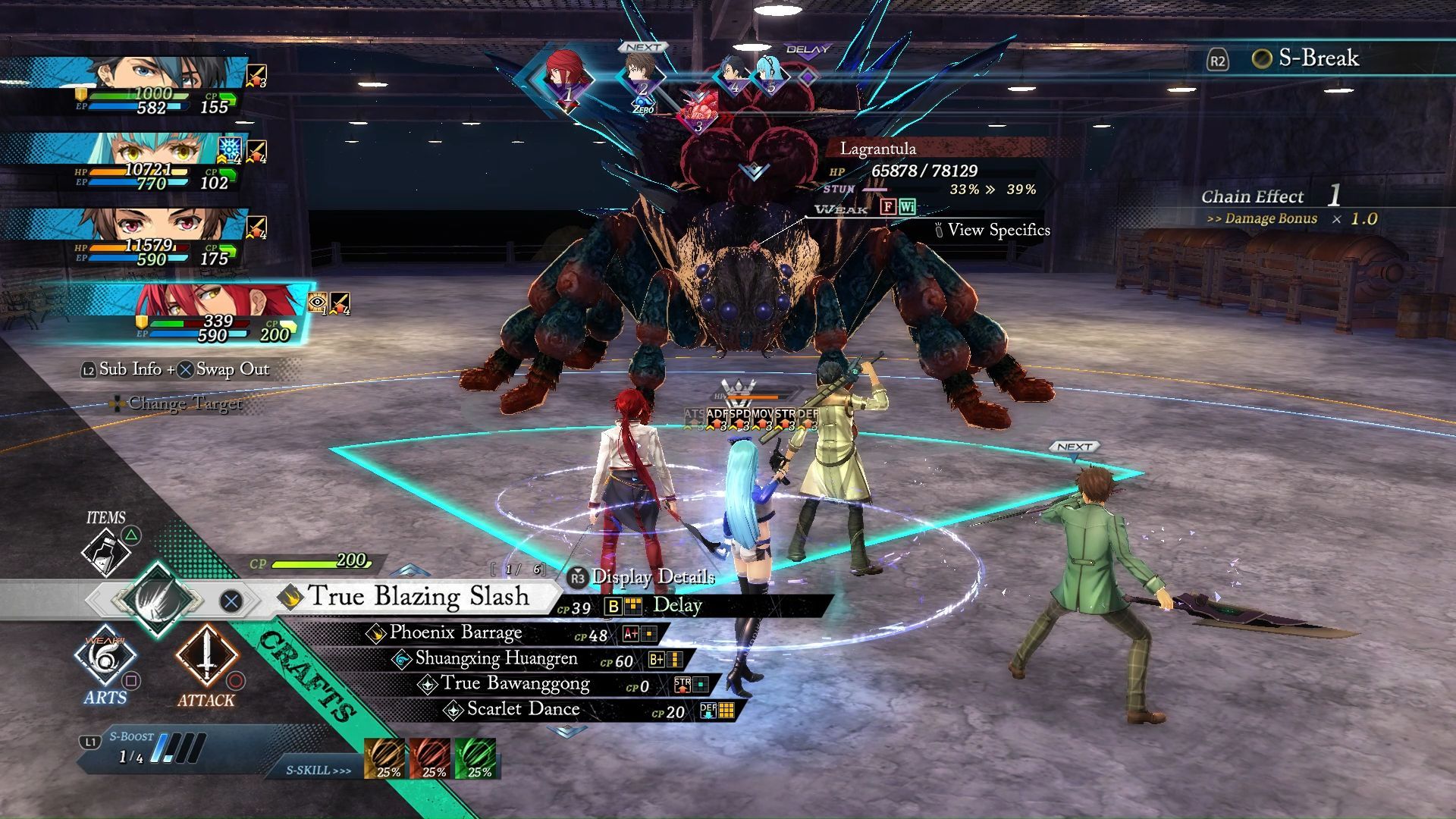
Task: Trigger the green S-Skill icon
Action: [x=477, y=758]
